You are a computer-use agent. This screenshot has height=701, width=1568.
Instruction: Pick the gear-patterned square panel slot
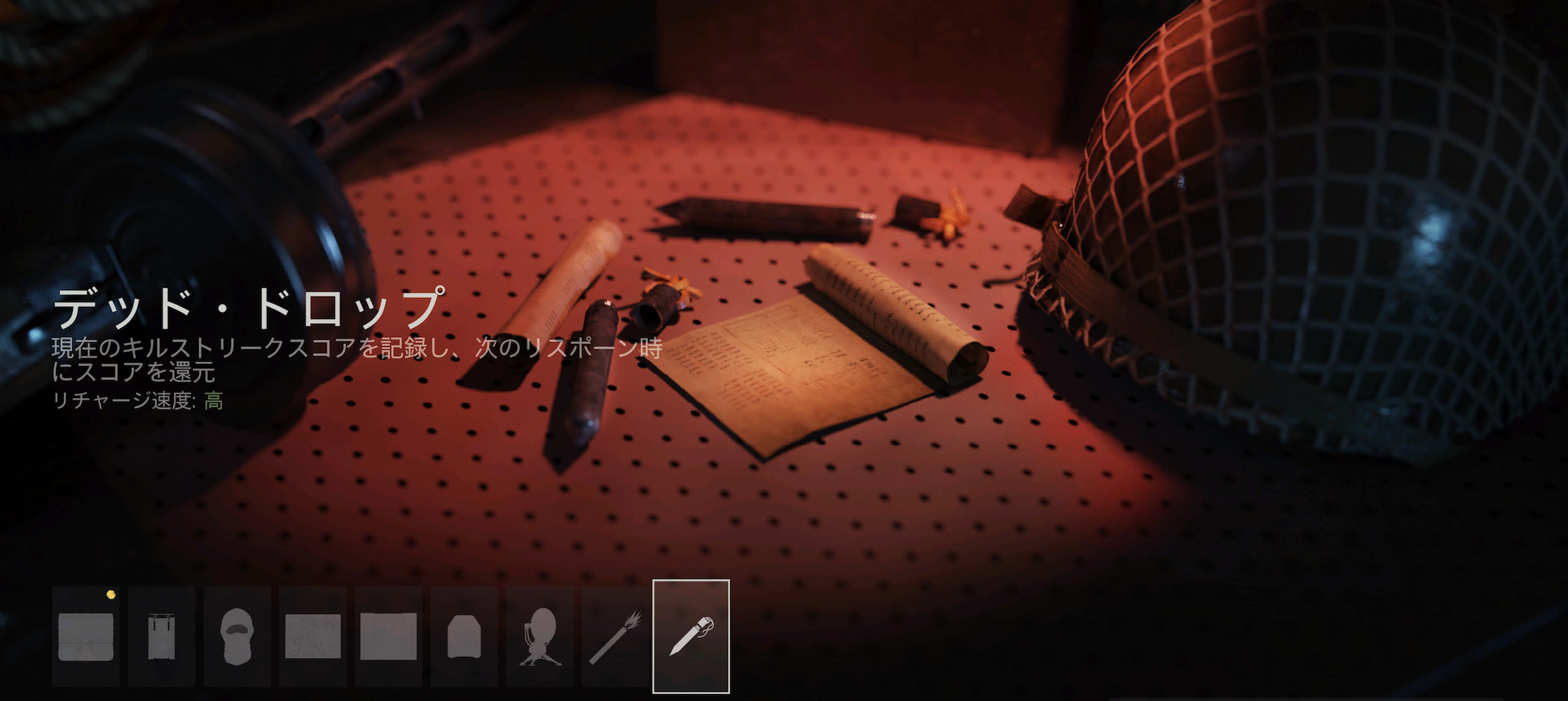[312, 637]
